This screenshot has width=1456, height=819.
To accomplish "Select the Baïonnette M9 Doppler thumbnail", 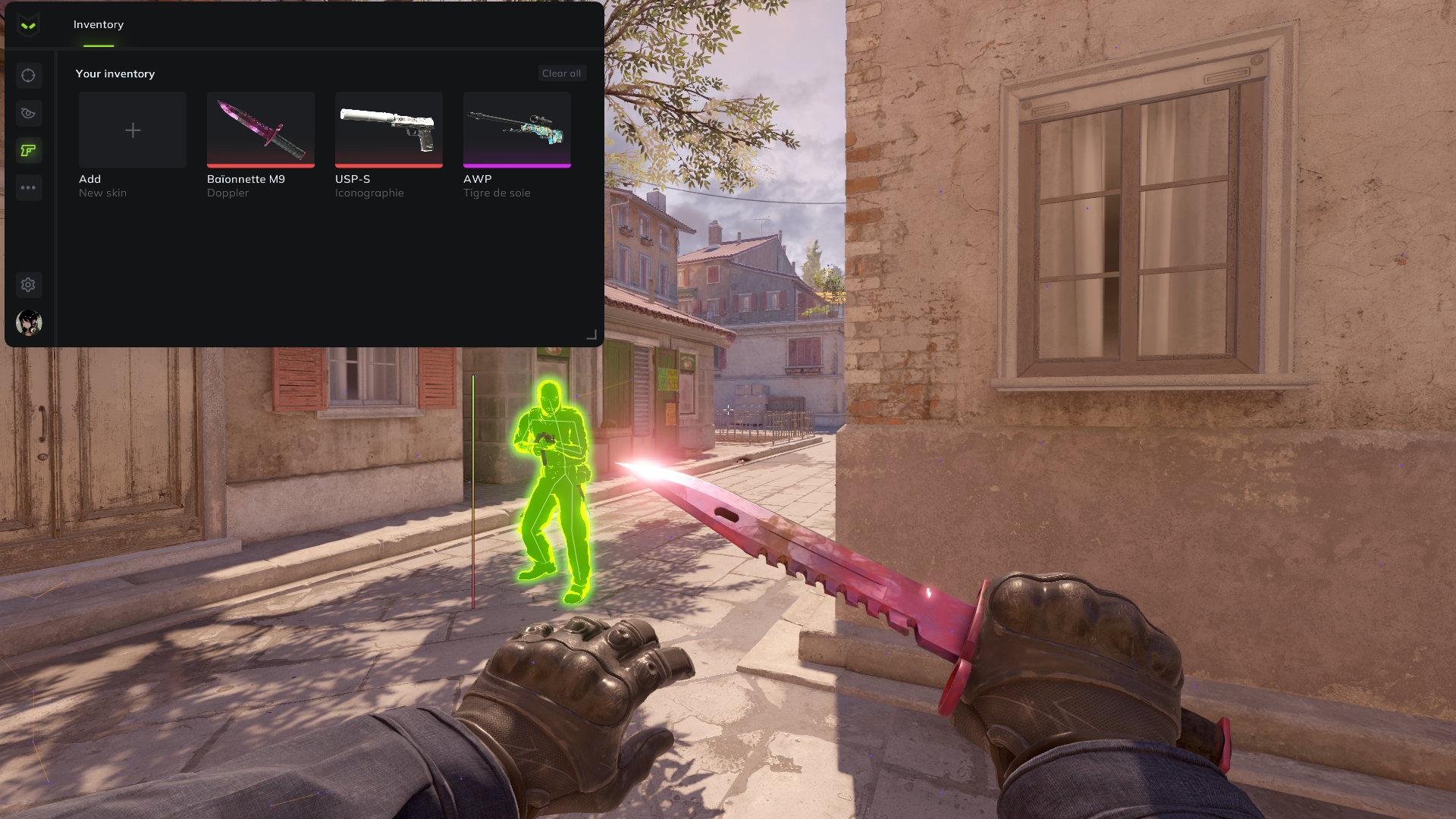I will pyautogui.click(x=260, y=130).
